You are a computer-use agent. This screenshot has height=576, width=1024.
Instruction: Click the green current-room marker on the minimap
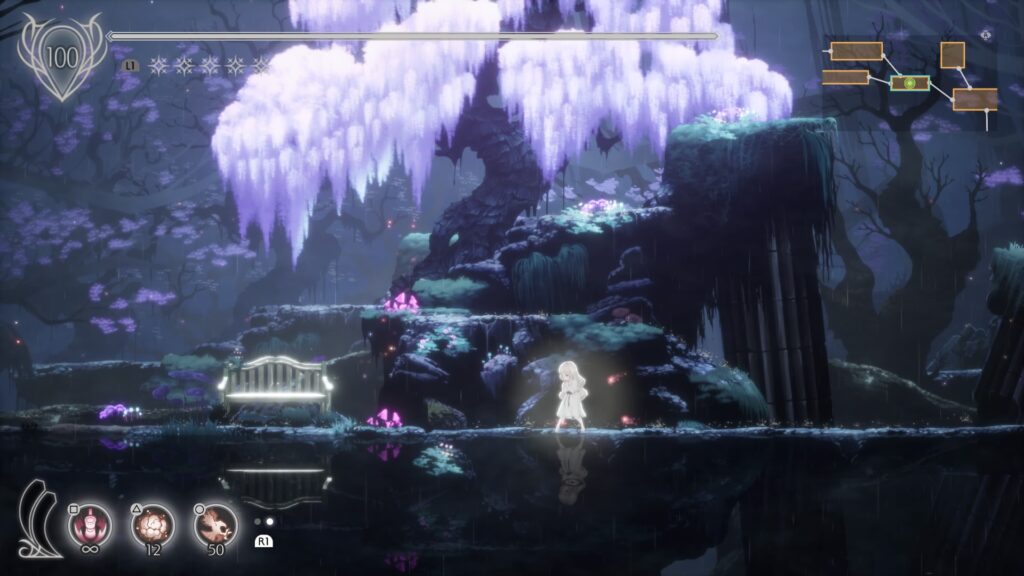[910, 83]
